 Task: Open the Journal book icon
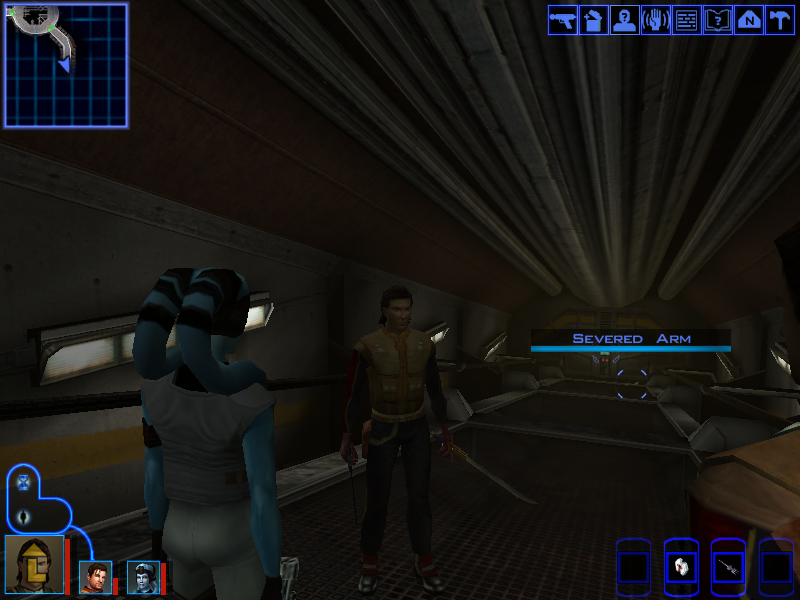tap(718, 20)
